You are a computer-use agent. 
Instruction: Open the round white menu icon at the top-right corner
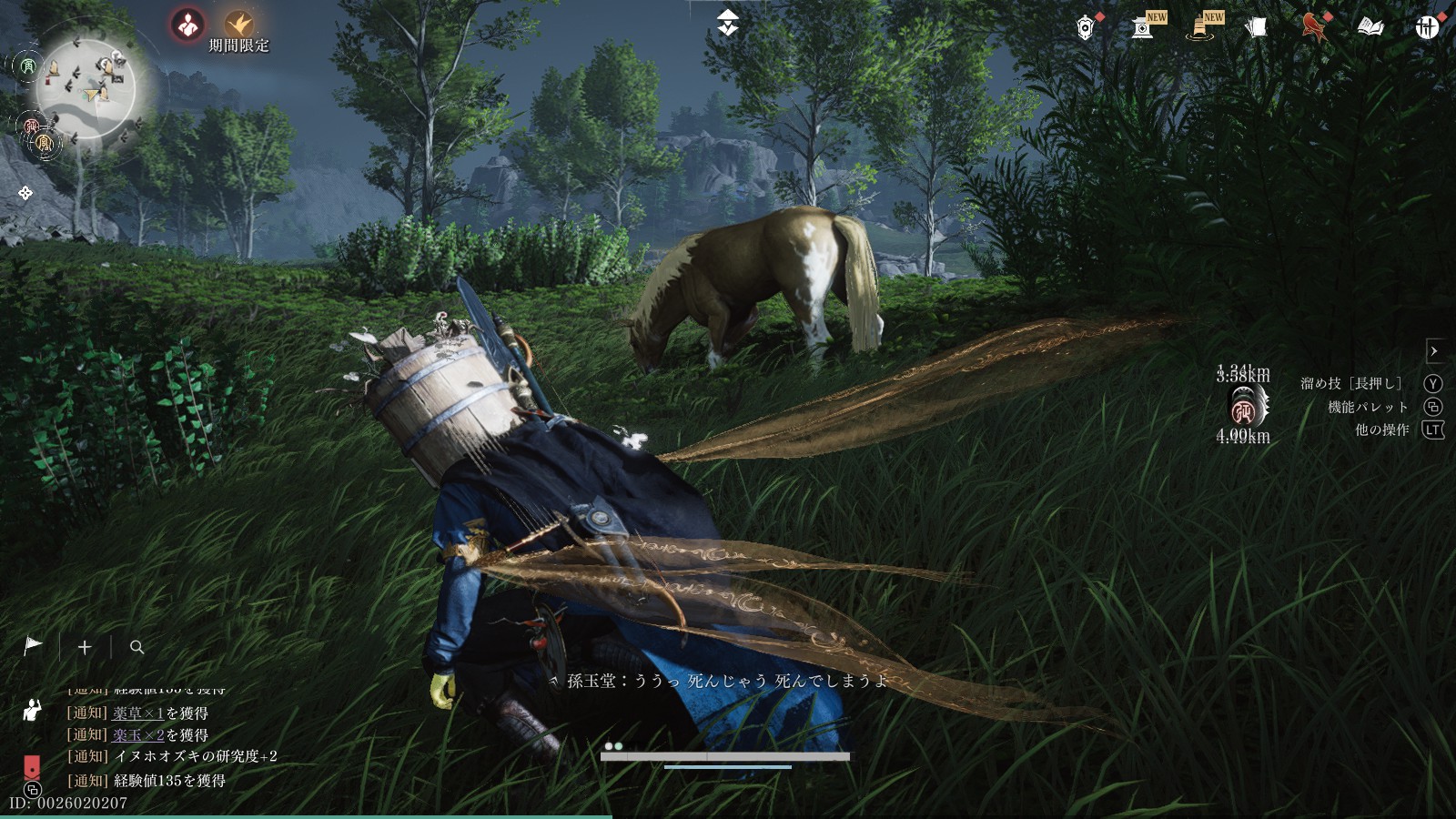[1427, 28]
